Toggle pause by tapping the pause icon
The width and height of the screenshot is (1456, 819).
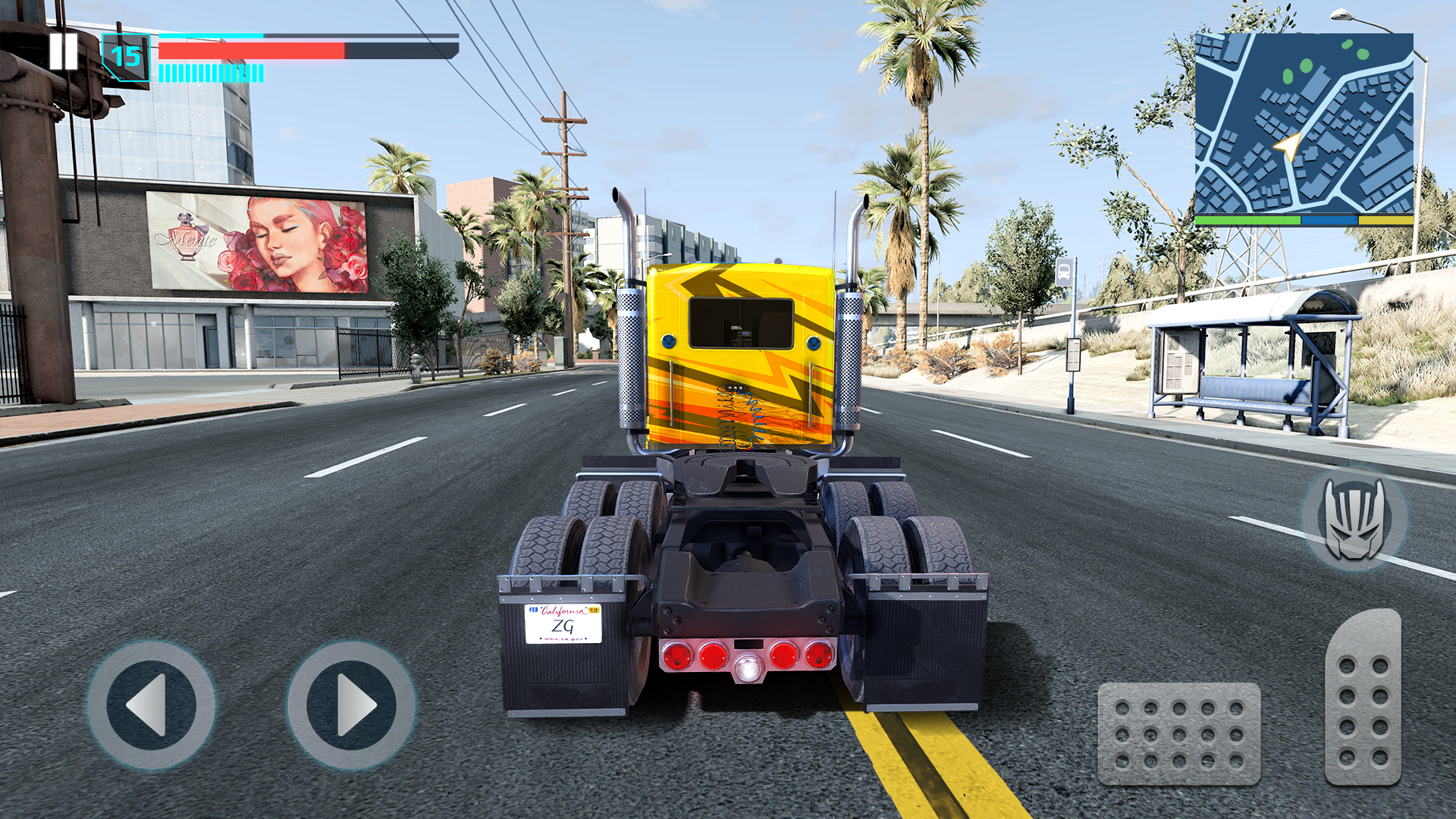tap(64, 52)
